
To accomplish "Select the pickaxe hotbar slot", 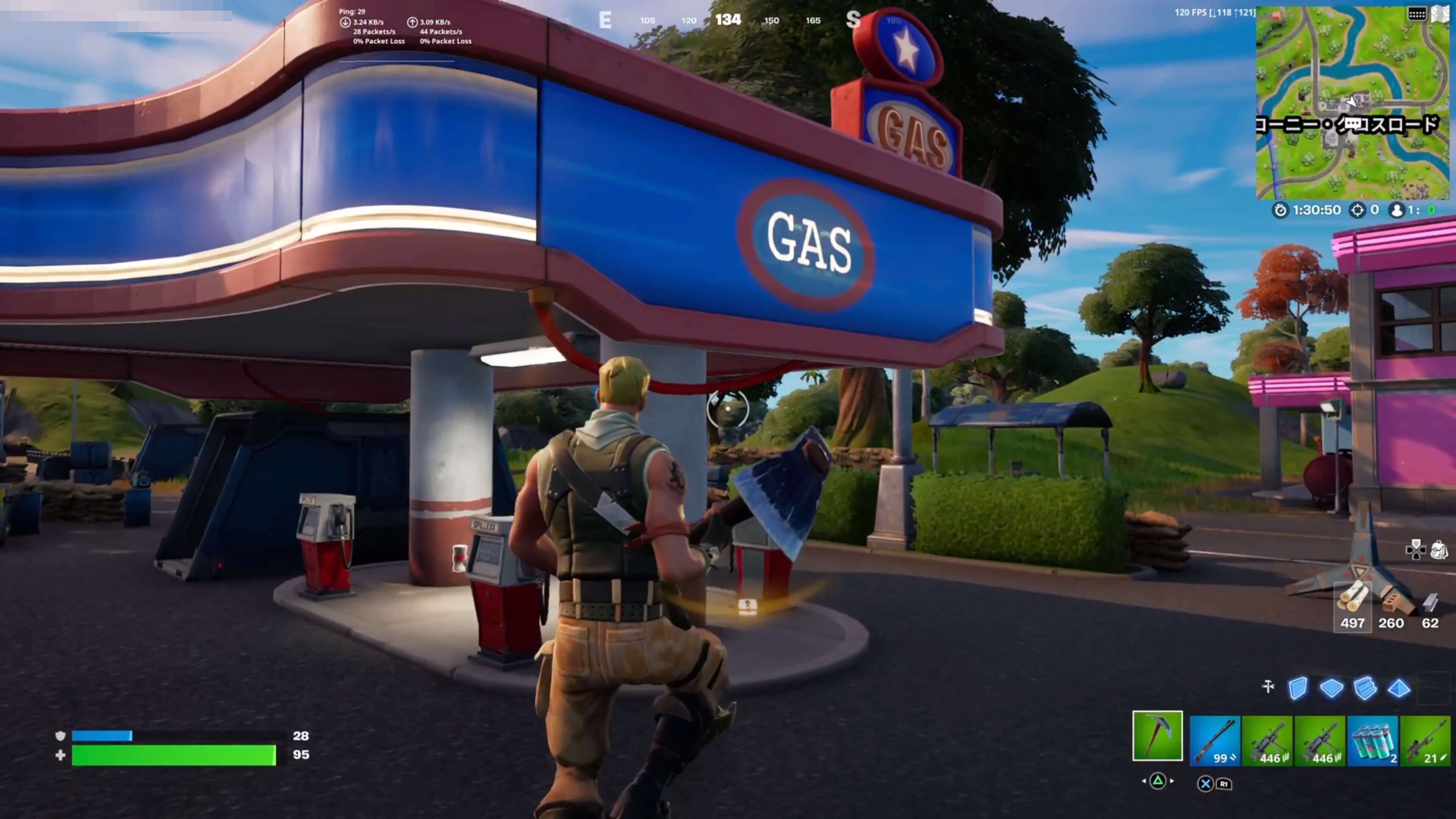I will [1157, 735].
